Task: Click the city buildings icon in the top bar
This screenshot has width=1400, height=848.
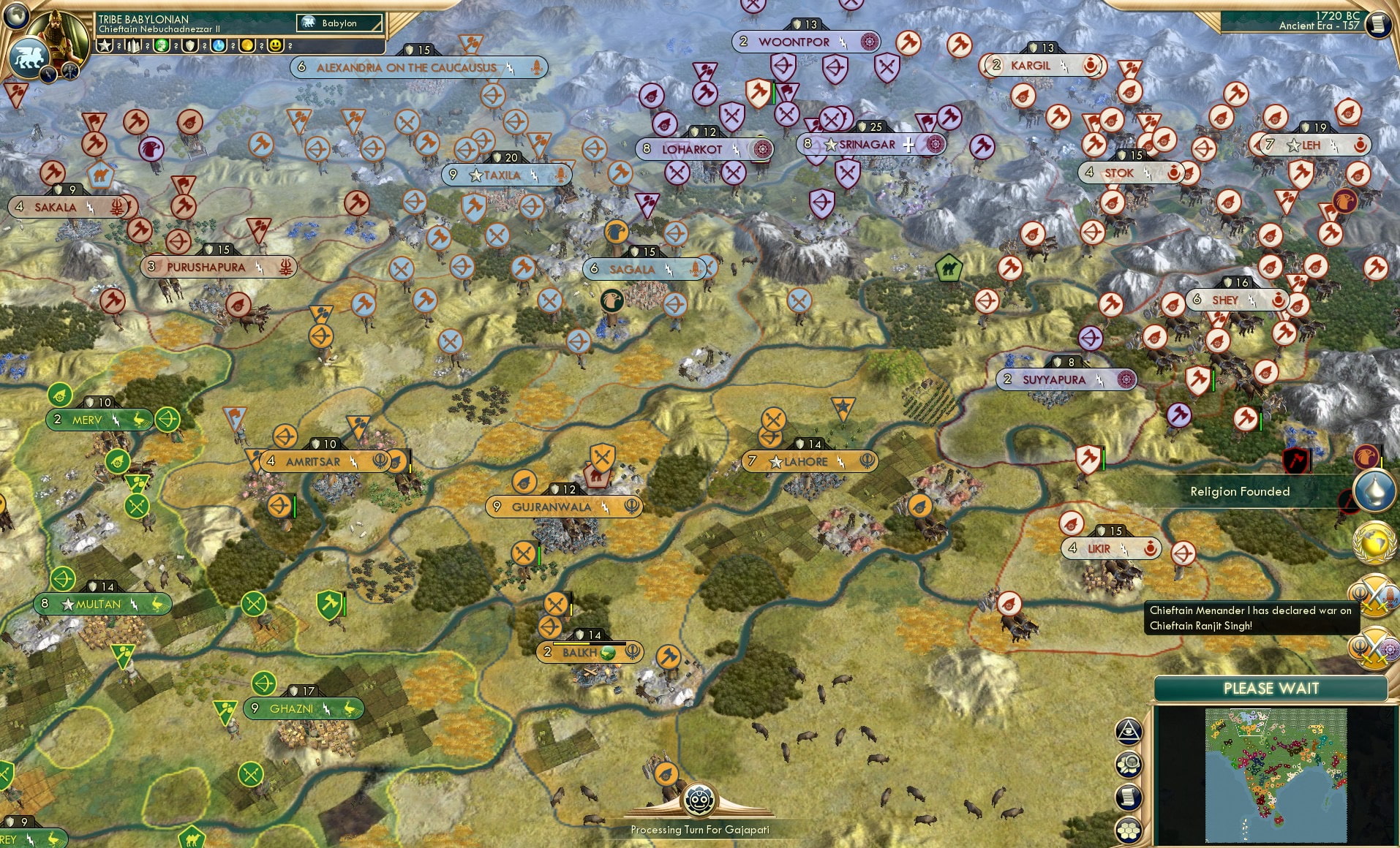Action: click(132, 46)
